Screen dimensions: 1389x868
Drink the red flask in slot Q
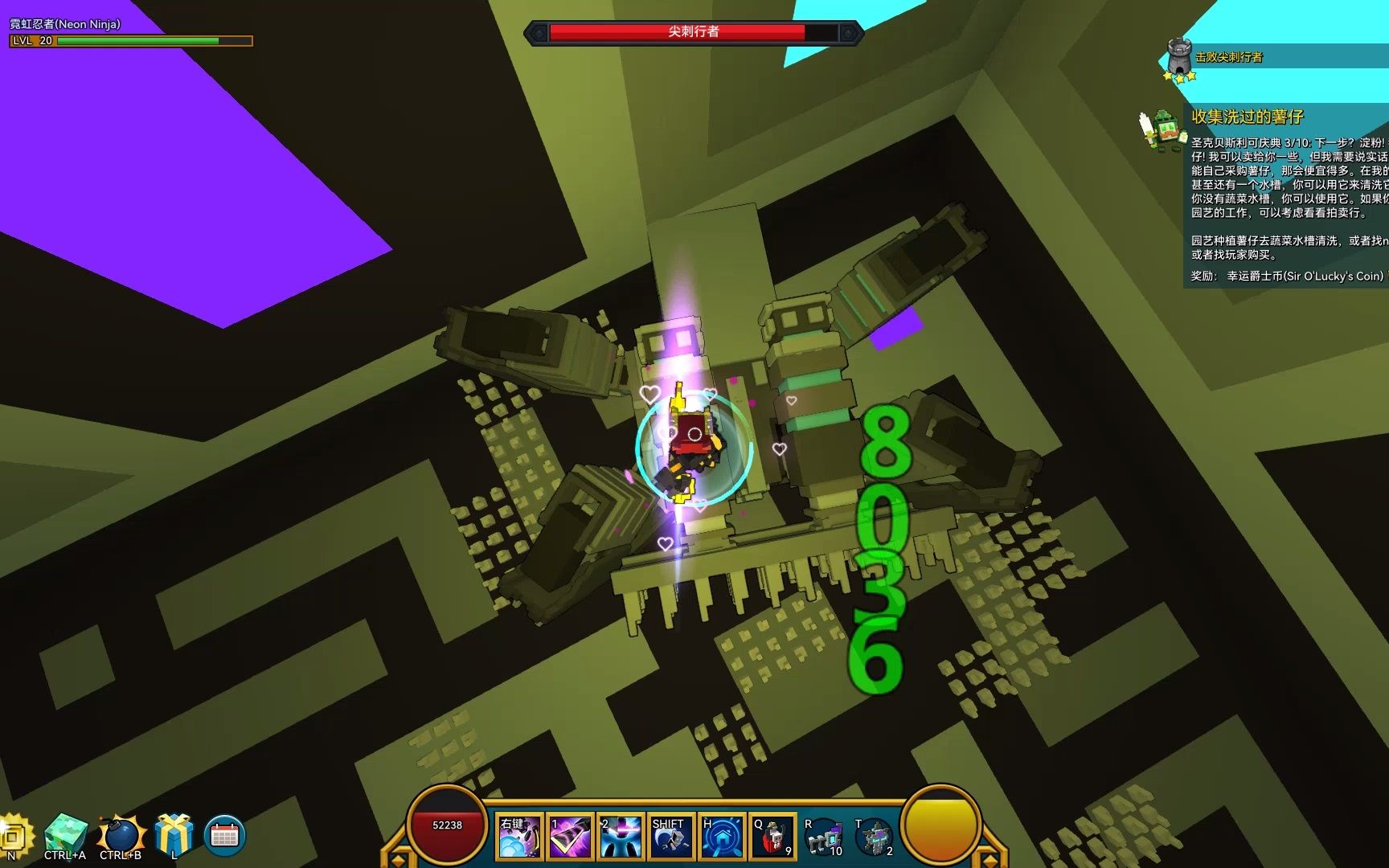pos(772,837)
